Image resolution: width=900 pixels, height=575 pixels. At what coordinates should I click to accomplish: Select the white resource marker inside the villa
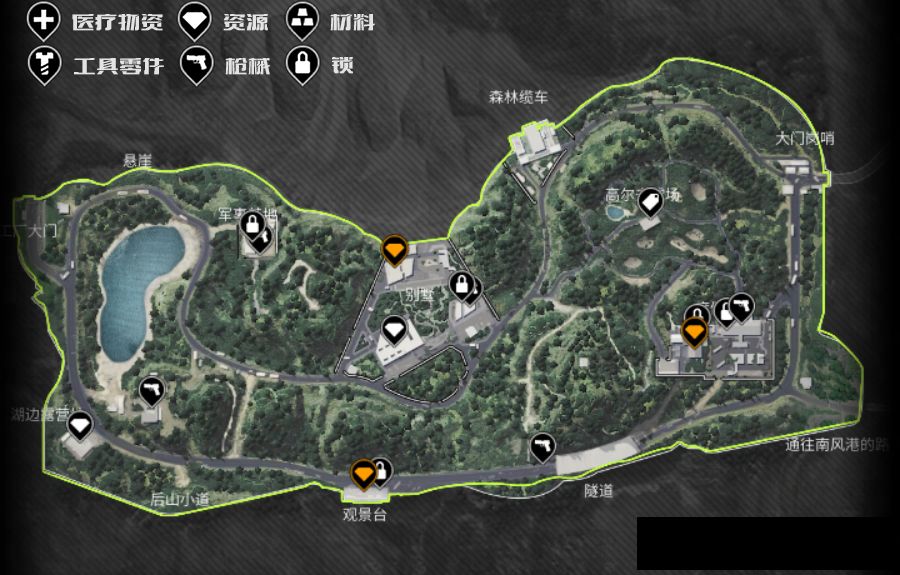394,329
